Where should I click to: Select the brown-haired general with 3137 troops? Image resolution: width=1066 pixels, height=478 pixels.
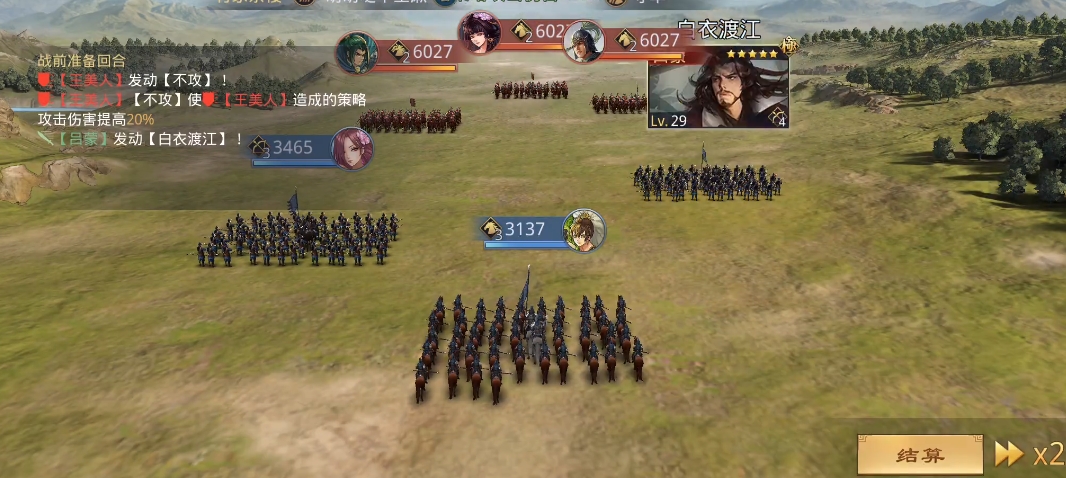583,230
